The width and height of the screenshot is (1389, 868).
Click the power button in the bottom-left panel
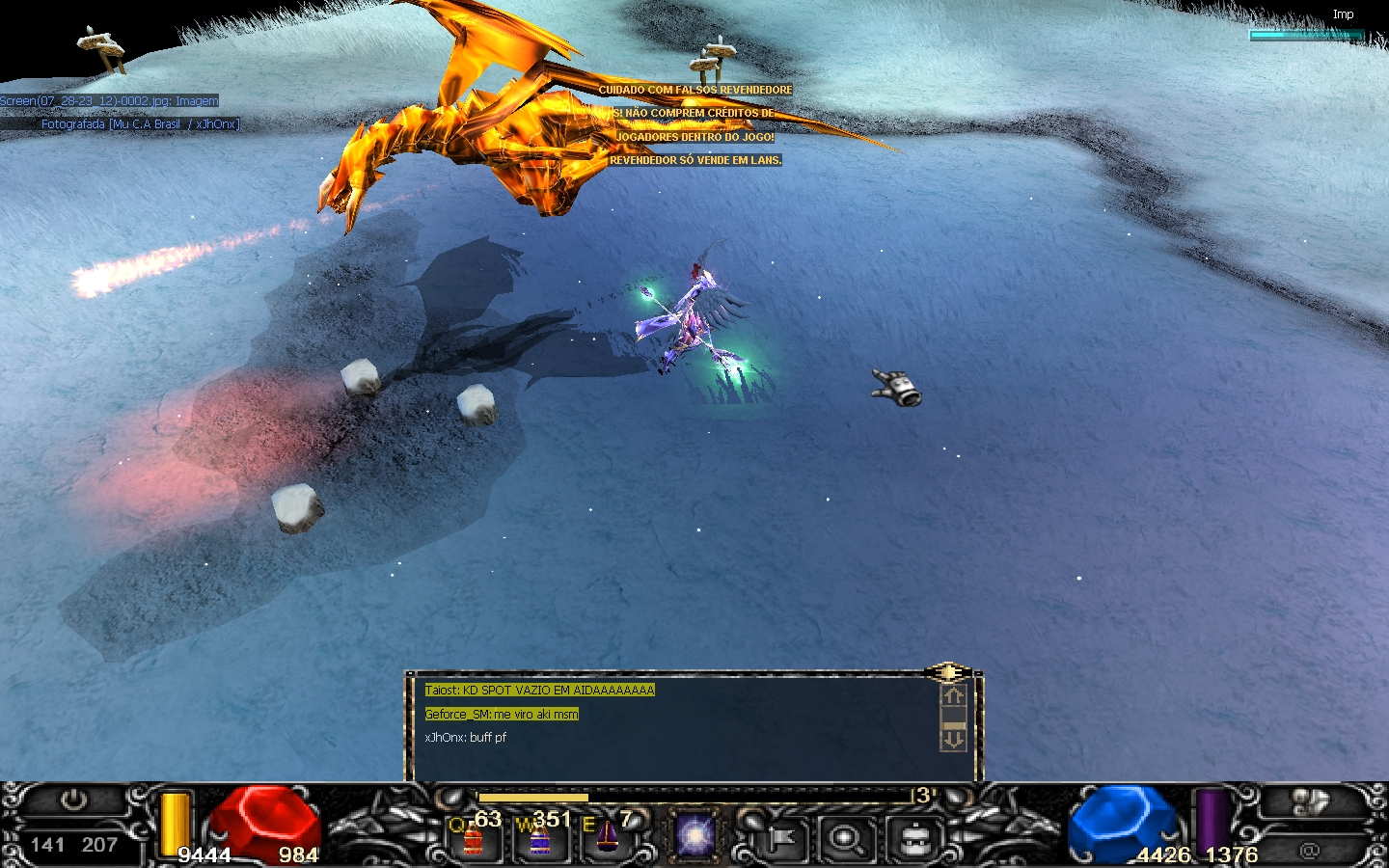coord(73,800)
